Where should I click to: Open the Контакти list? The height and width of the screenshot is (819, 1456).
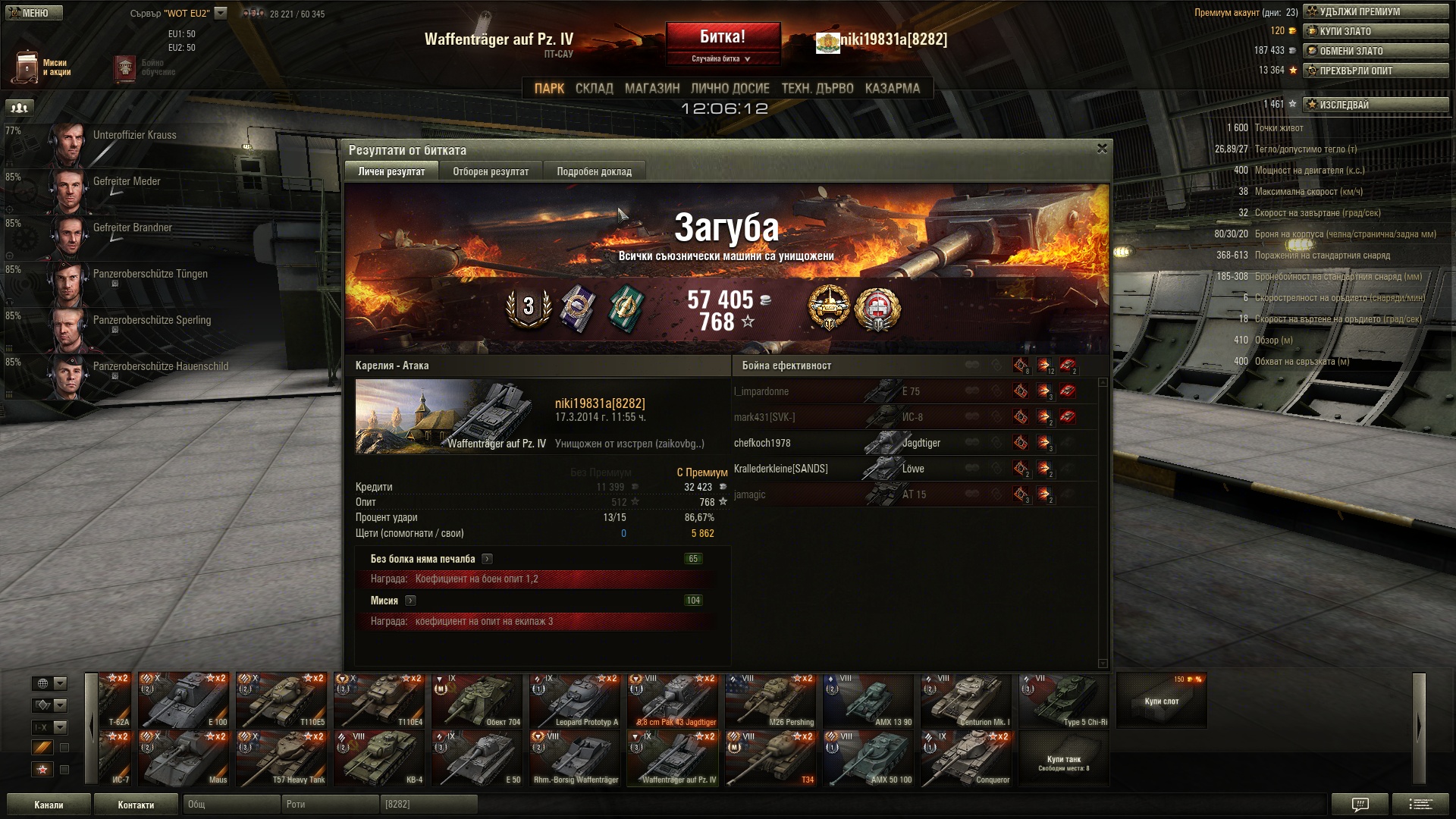tap(136, 805)
